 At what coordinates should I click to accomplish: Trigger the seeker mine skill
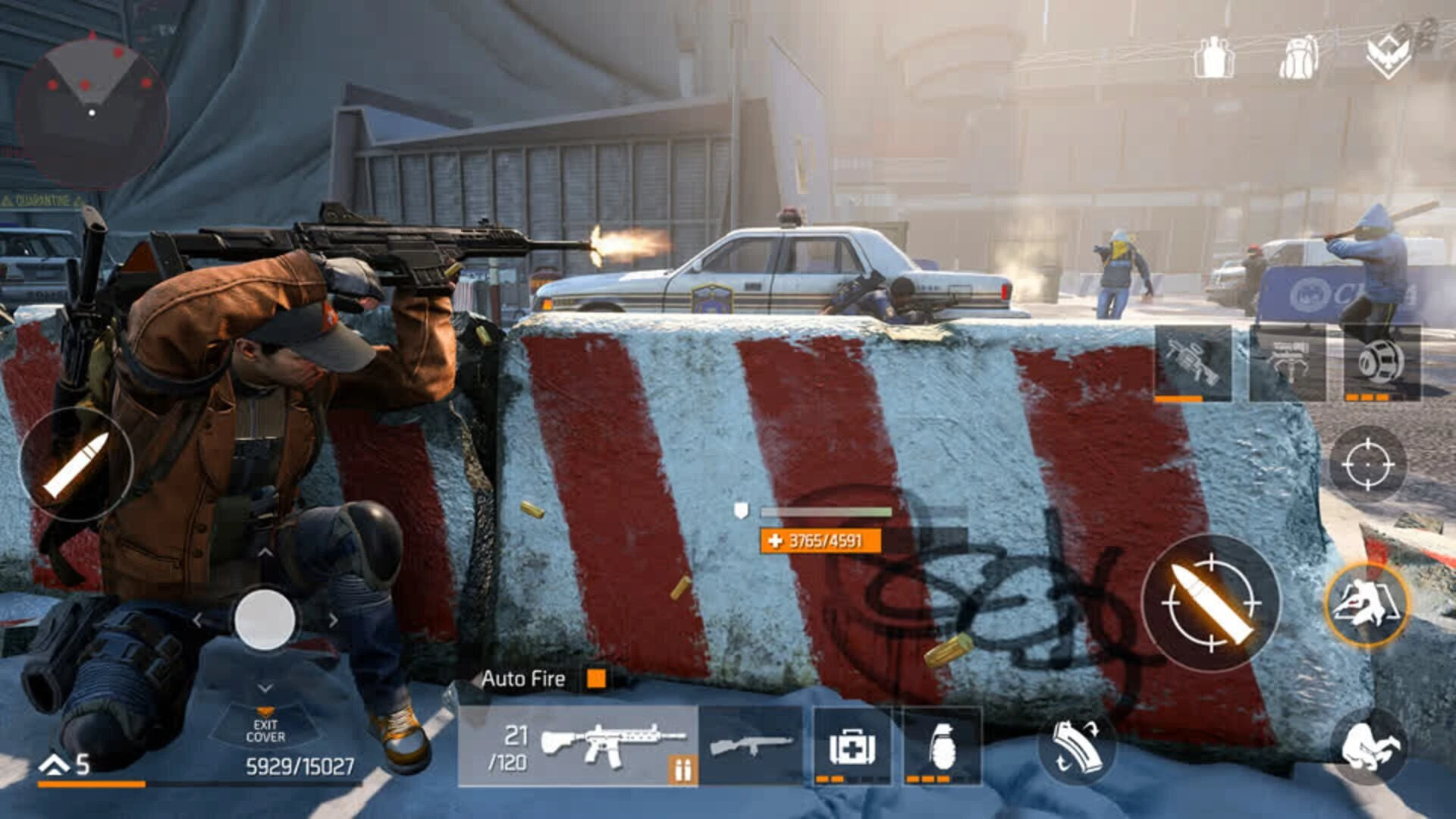click(x=1382, y=364)
